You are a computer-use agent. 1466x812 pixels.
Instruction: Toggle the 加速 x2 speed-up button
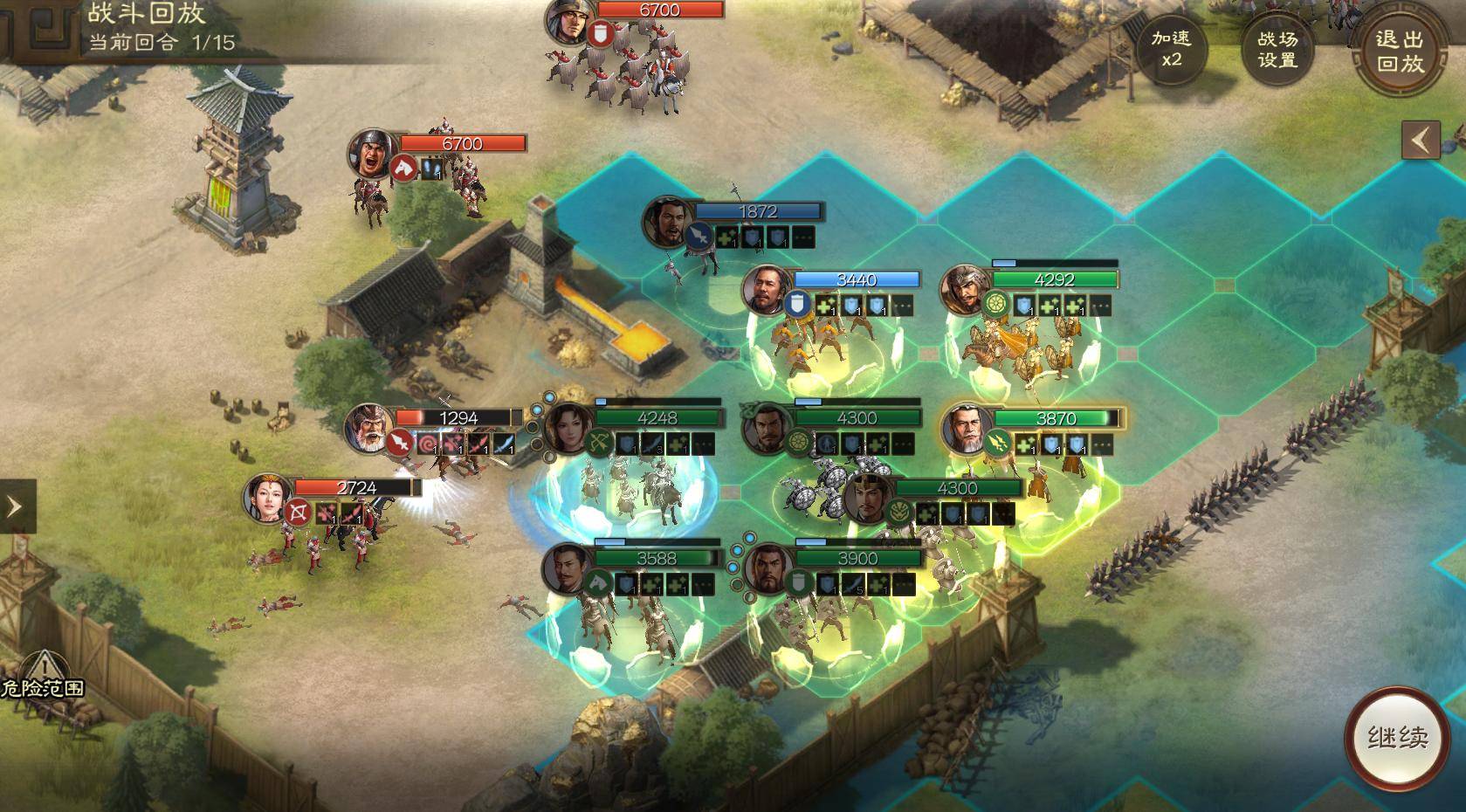pyautogui.click(x=1170, y=49)
